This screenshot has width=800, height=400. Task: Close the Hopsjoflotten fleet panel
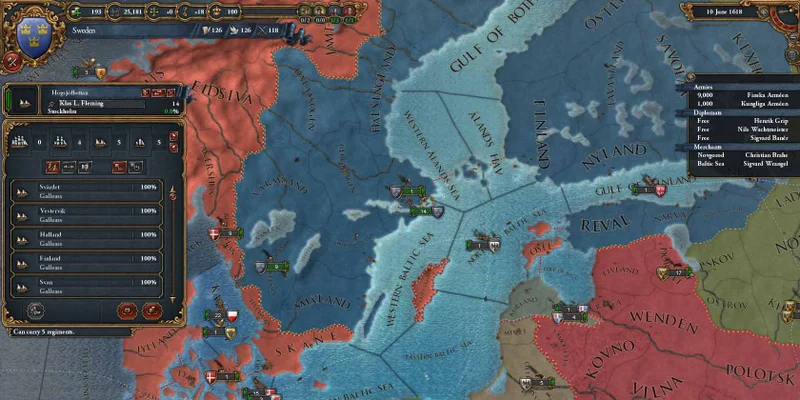coord(172,92)
